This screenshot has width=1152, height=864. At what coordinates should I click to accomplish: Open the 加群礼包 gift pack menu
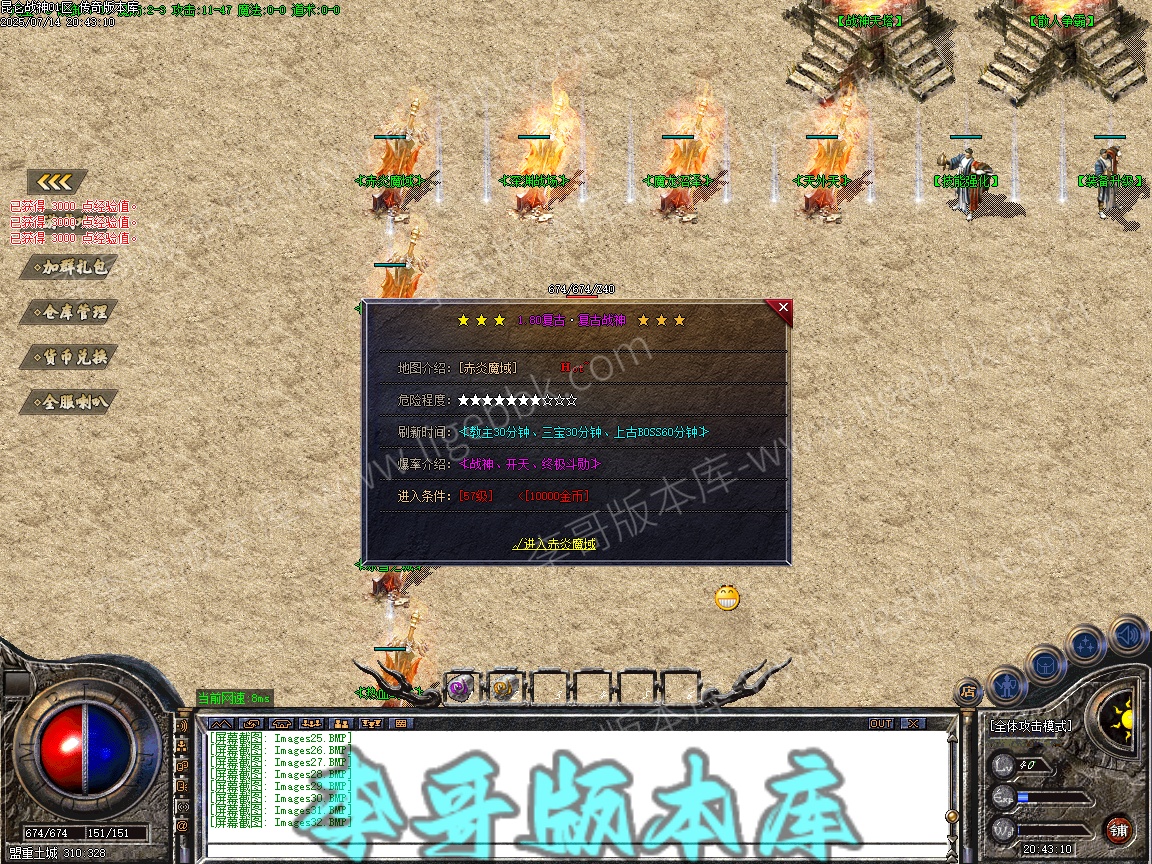69,267
